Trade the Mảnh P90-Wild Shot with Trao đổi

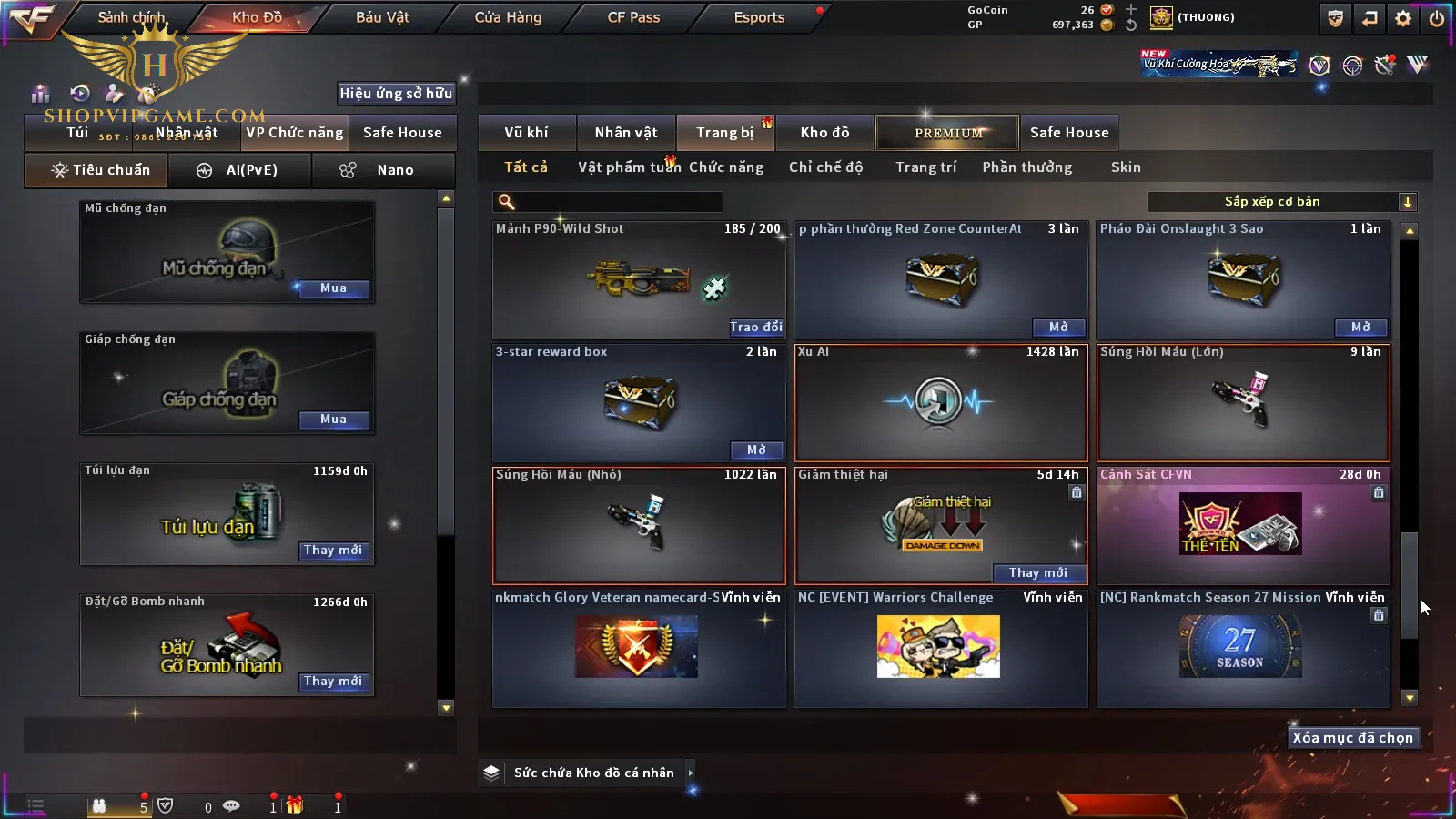click(x=755, y=327)
